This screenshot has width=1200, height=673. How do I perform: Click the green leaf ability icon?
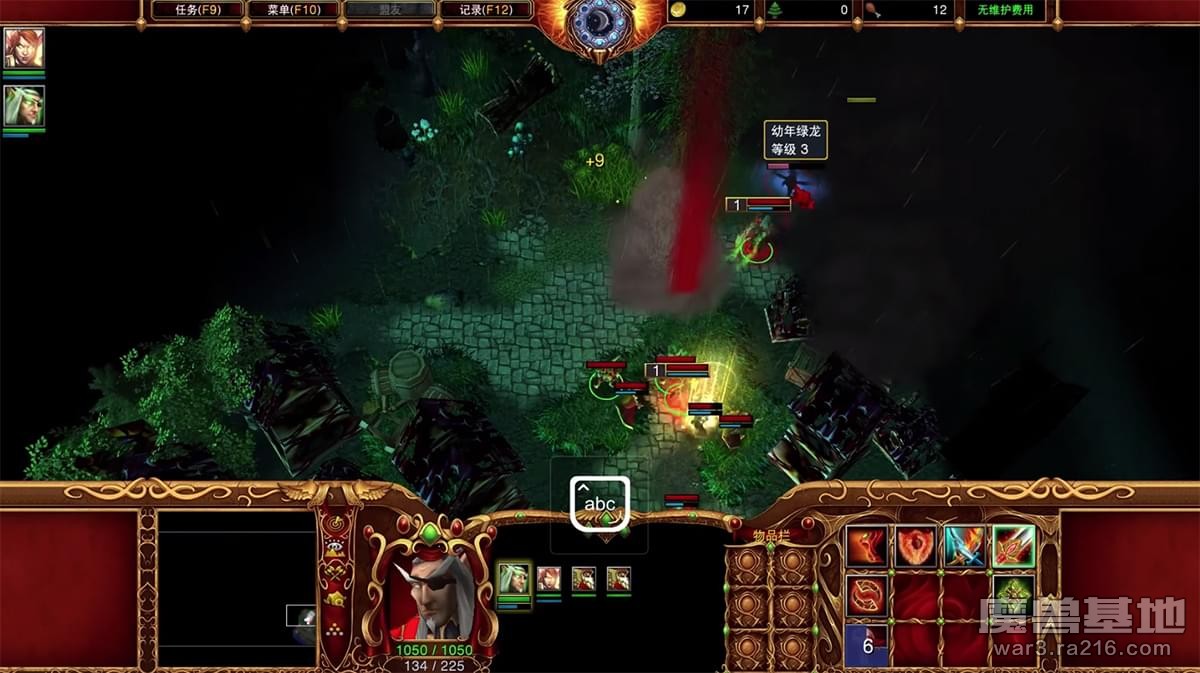tap(1013, 595)
